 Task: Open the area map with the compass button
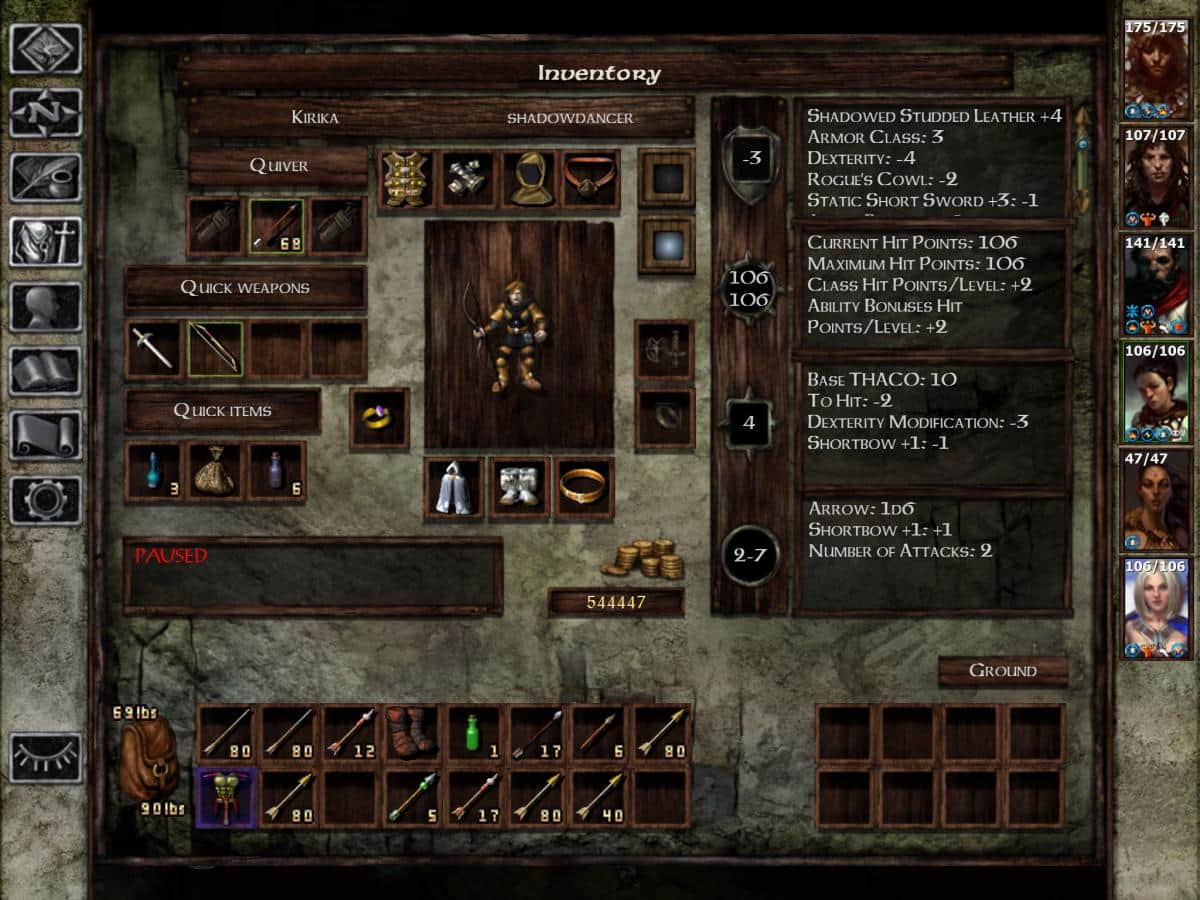45,113
